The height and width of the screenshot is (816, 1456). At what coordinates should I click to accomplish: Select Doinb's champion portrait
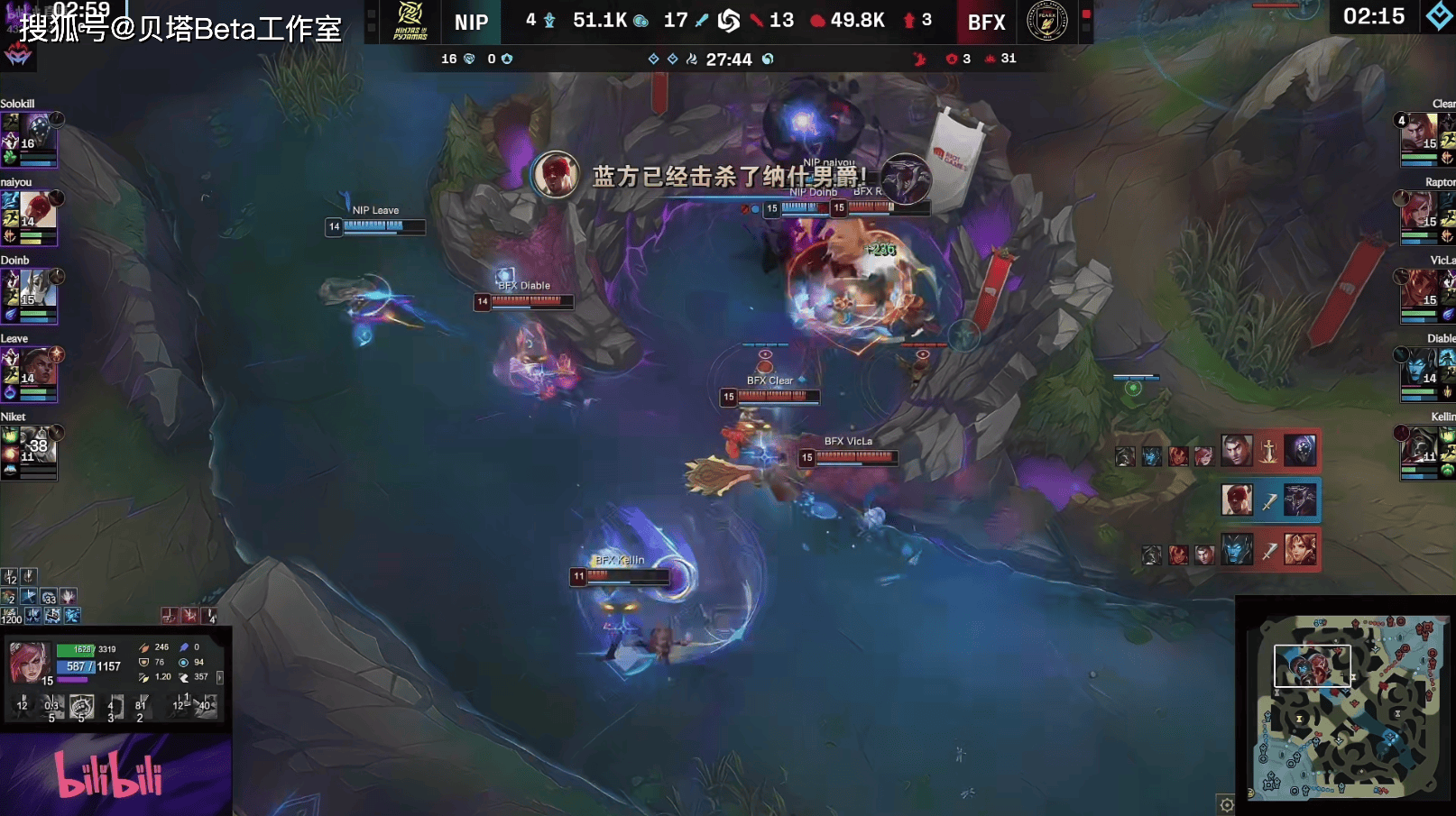pos(38,292)
